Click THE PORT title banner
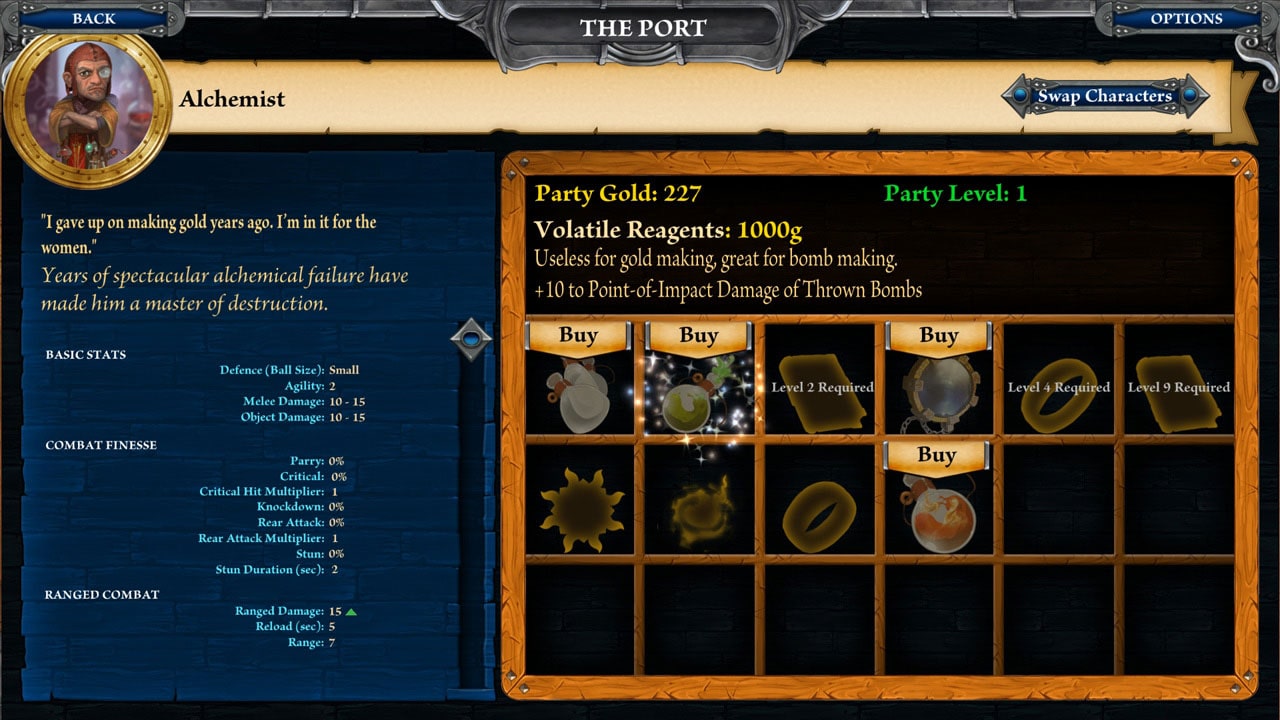Viewport: 1280px width, 720px height. (643, 28)
